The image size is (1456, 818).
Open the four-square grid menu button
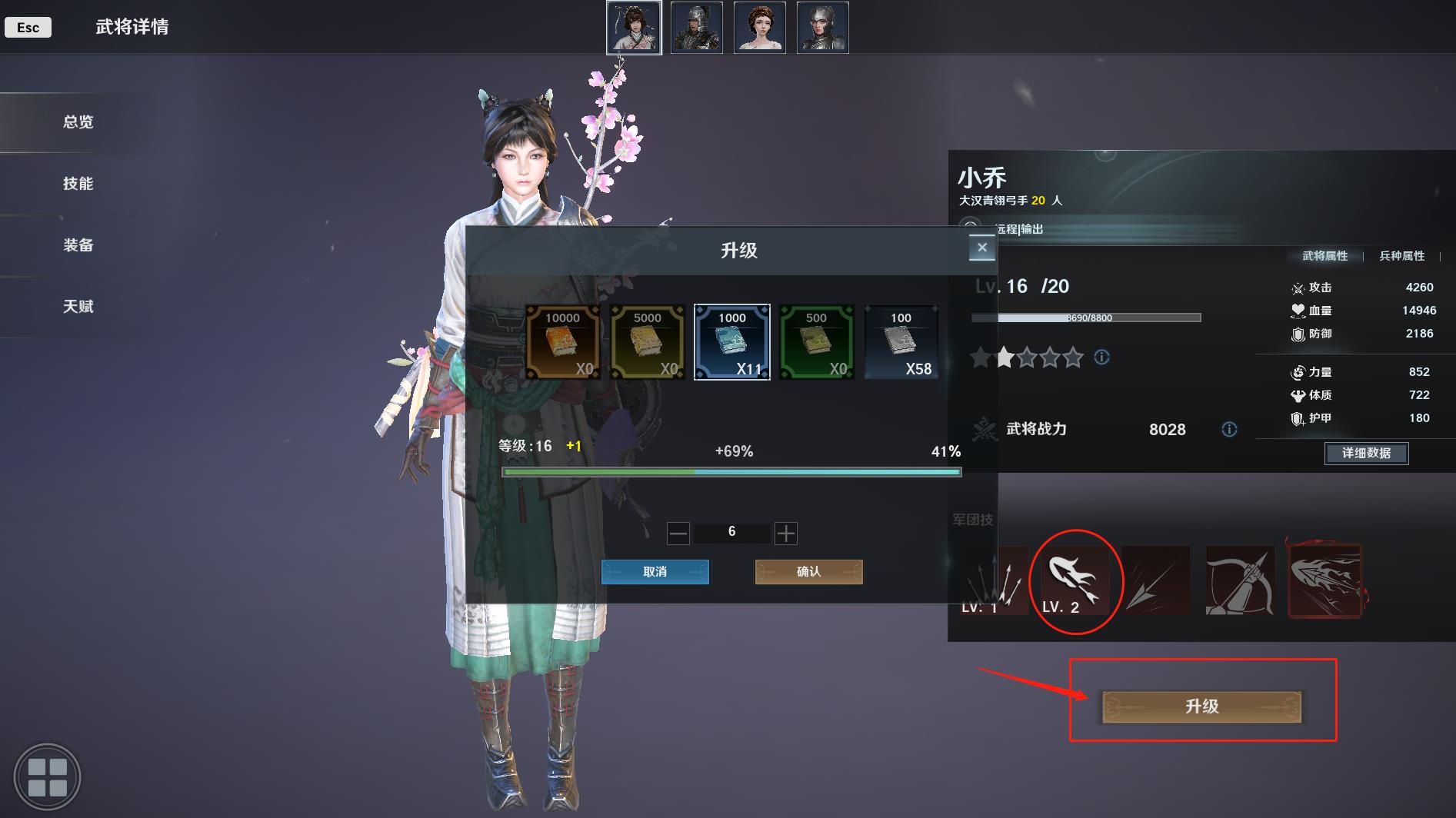point(47,776)
